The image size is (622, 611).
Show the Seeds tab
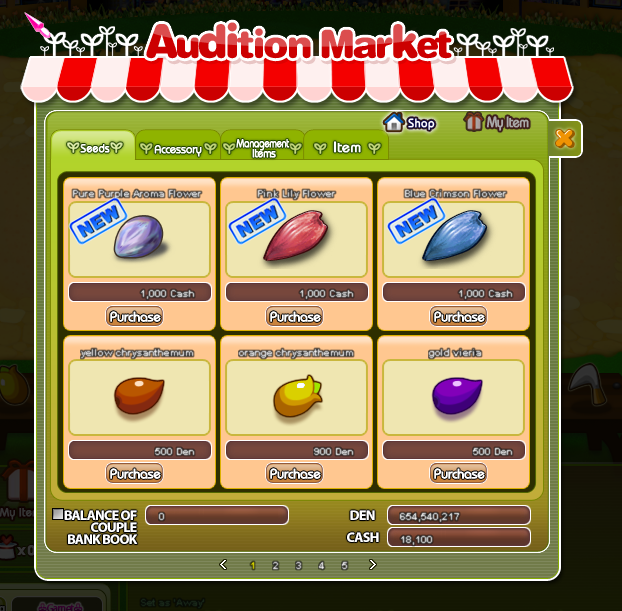click(x=93, y=147)
